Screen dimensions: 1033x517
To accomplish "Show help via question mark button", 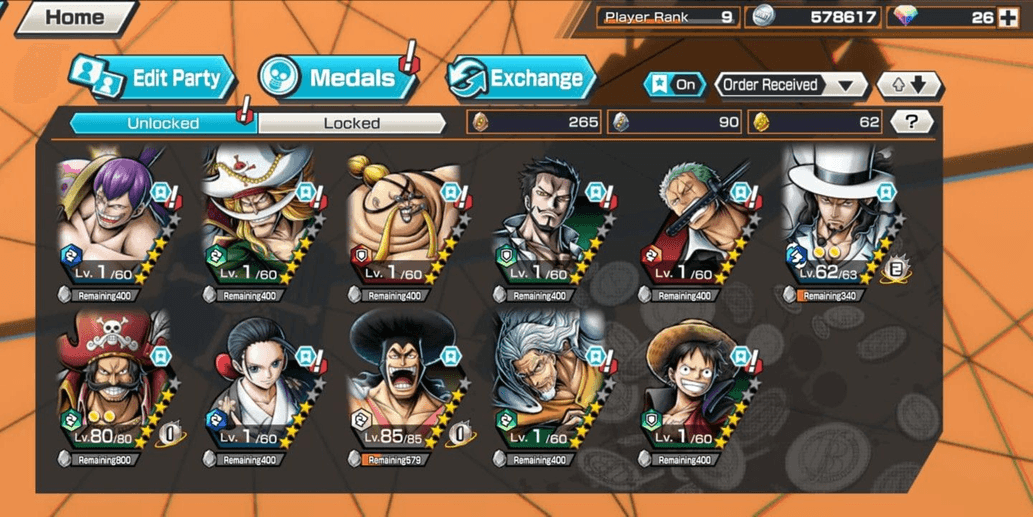I will click(910, 122).
